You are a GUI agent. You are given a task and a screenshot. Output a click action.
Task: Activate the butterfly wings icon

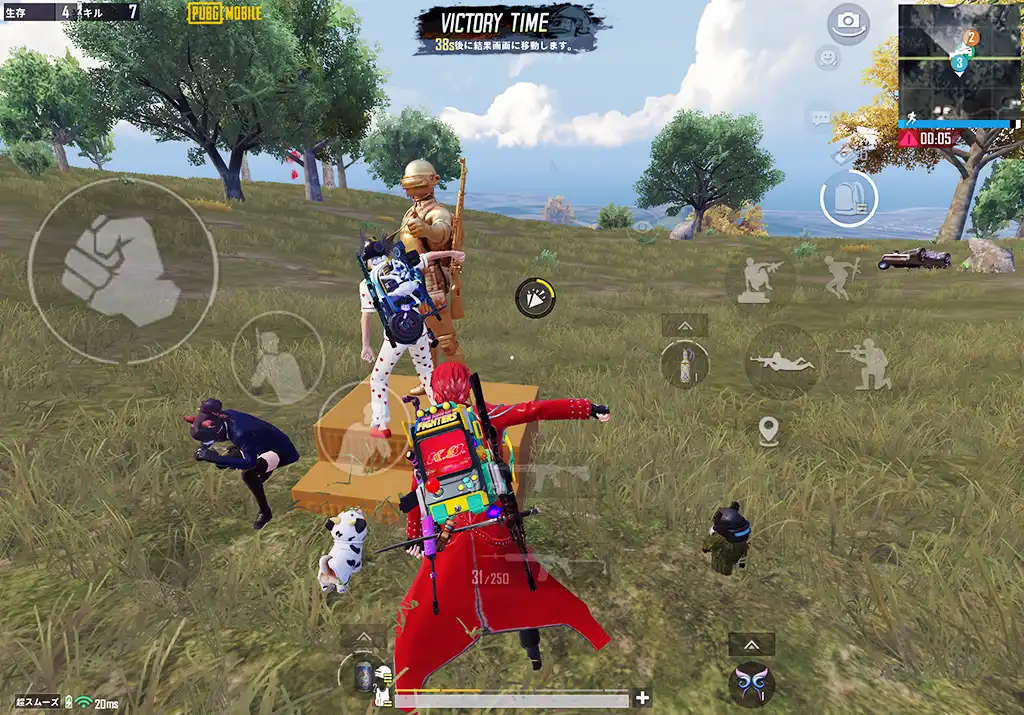751,684
